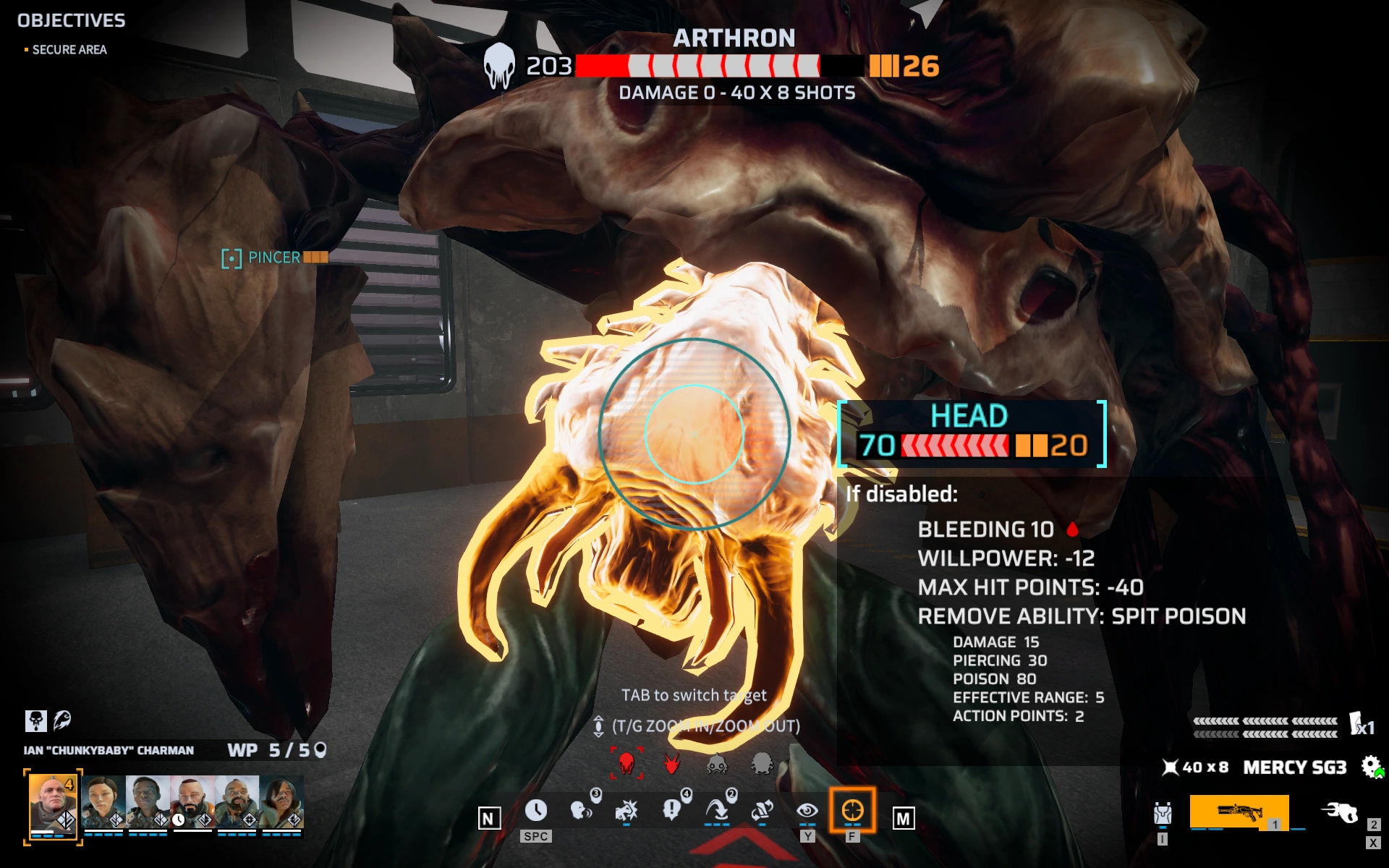Target the red skull enemy icon
This screenshot has width=1389, height=868.
click(x=626, y=762)
